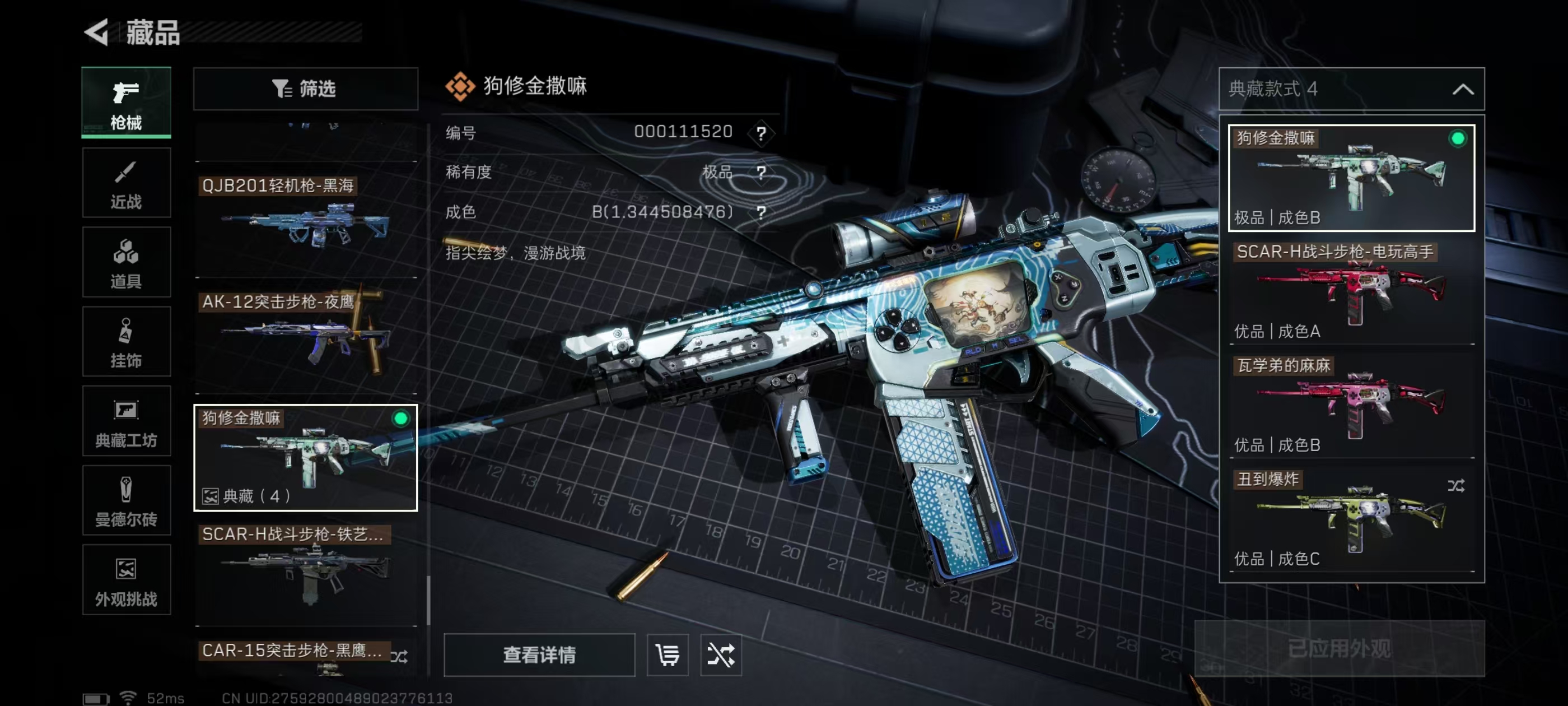The image size is (1568, 706).
Task: Open the 典藏工坊 workshop tab
Action: click(x=126, y=421)
